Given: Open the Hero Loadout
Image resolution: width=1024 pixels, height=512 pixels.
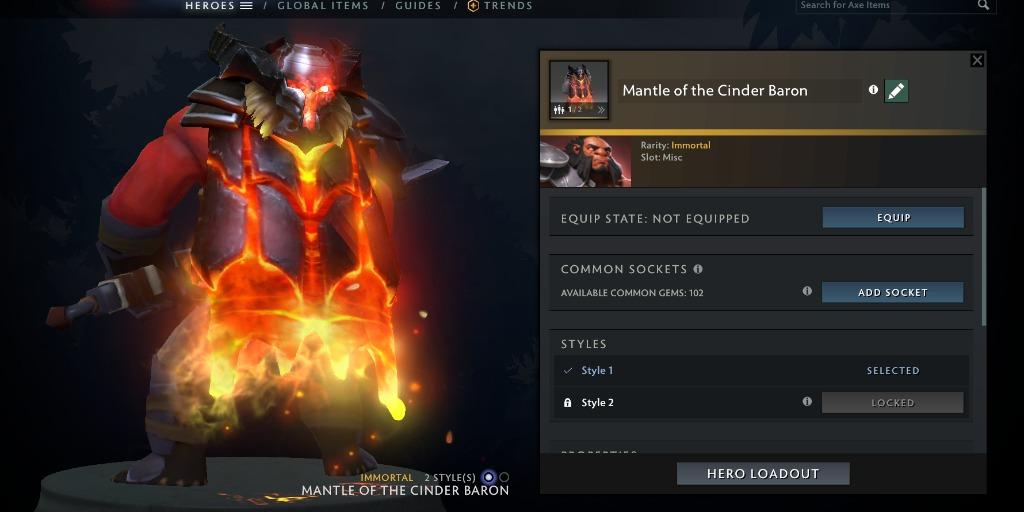Looking at the screenshot, I should coord(763,474).
